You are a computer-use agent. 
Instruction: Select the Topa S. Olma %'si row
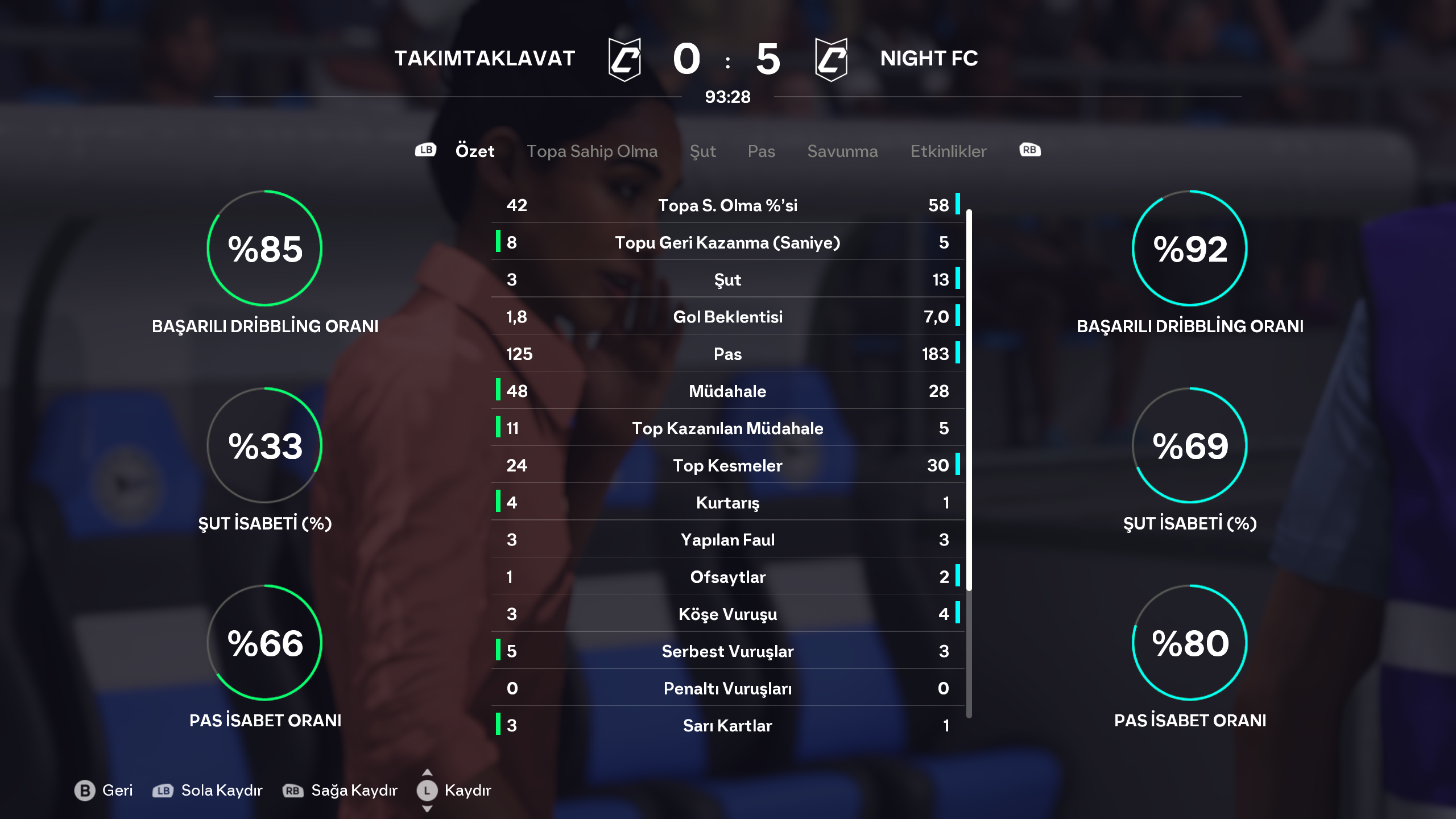click(x=727, y=205)
